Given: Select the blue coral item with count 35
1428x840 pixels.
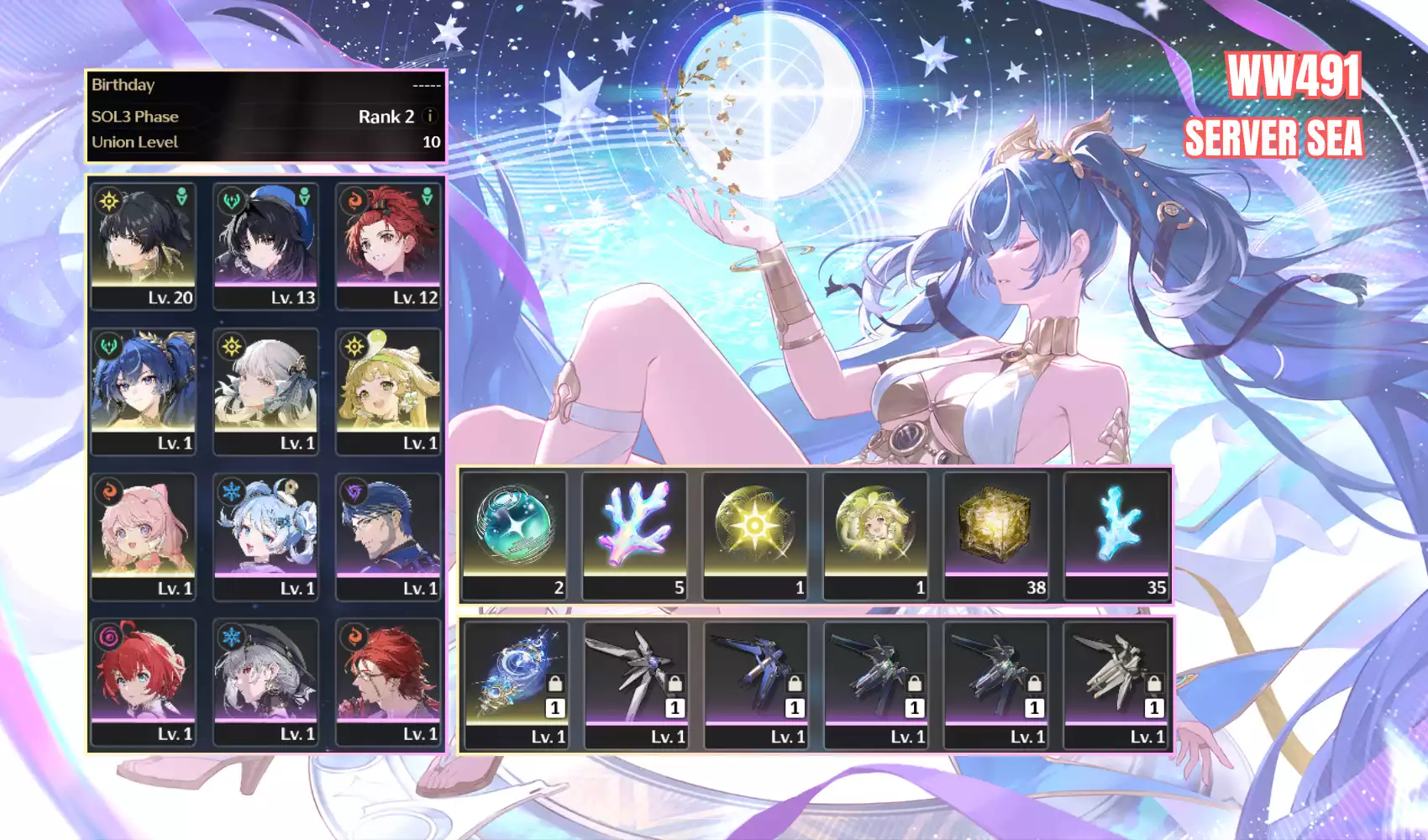Looking at the screenshot, I should [x=1116, y=535].
